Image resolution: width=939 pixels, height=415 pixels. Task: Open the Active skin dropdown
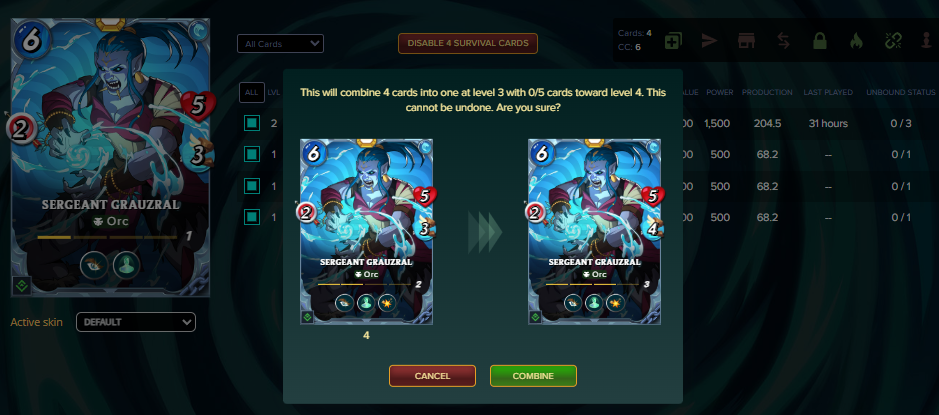pos(136,322)
